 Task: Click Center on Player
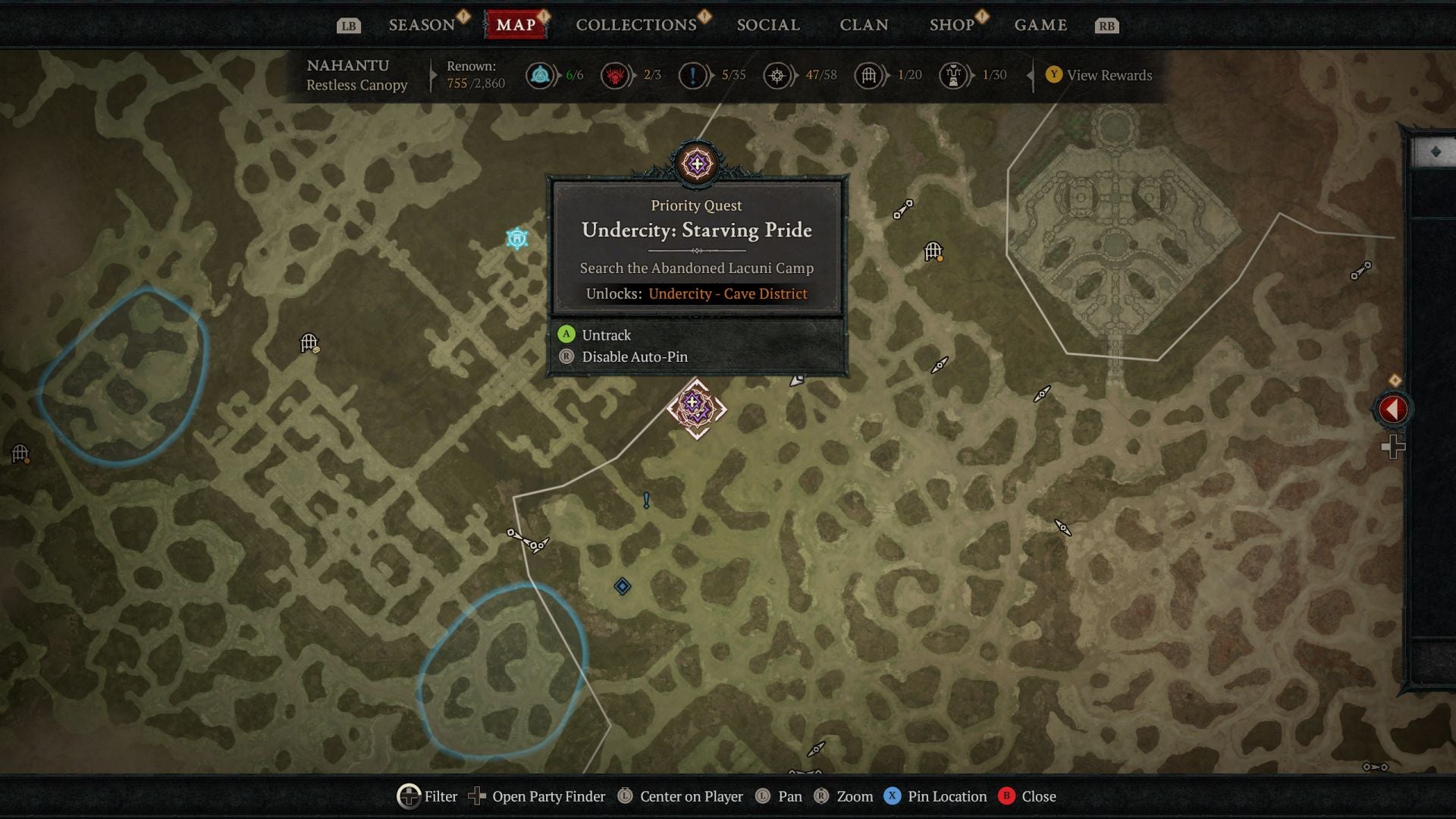(x=690, y=796)
